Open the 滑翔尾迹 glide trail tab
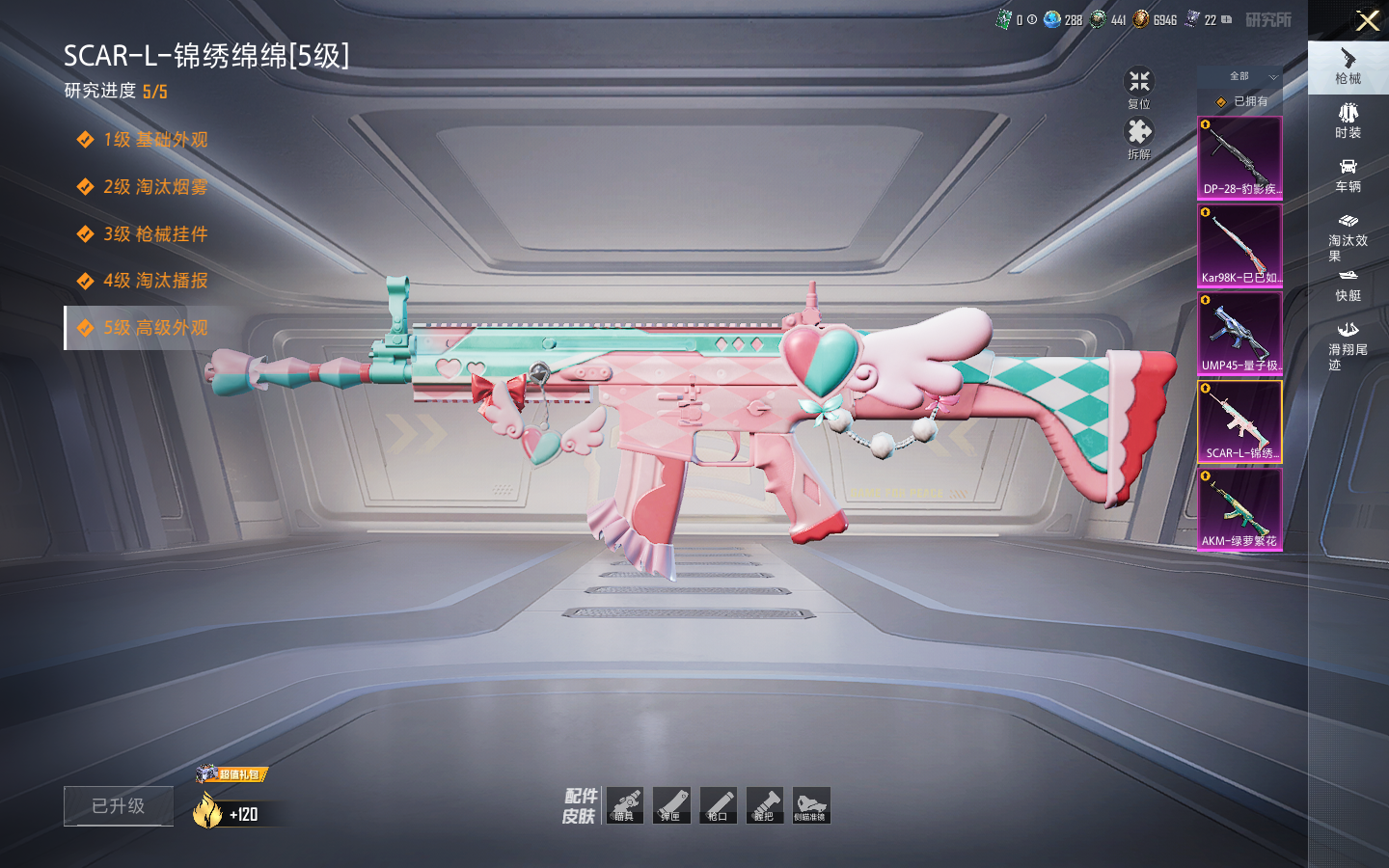 click(x=1348, y=345)
